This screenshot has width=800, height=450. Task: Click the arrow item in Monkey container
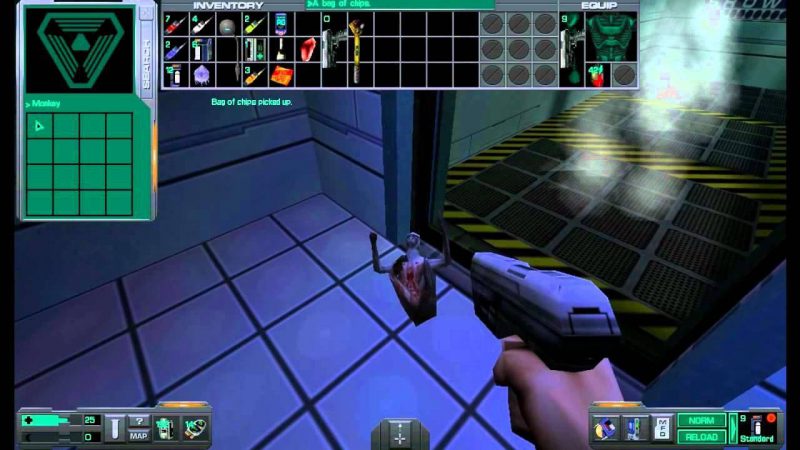[39, 126]
